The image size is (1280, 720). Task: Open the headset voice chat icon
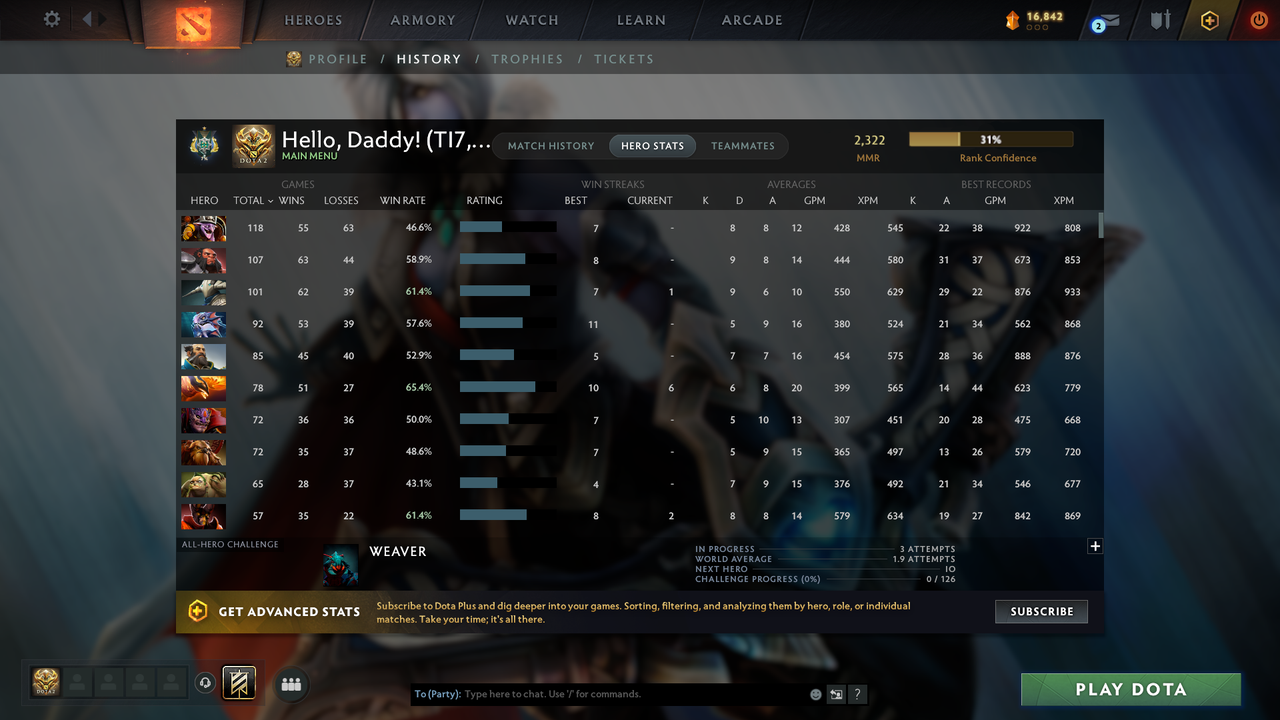pyautogui.click(x=207, y=682)
